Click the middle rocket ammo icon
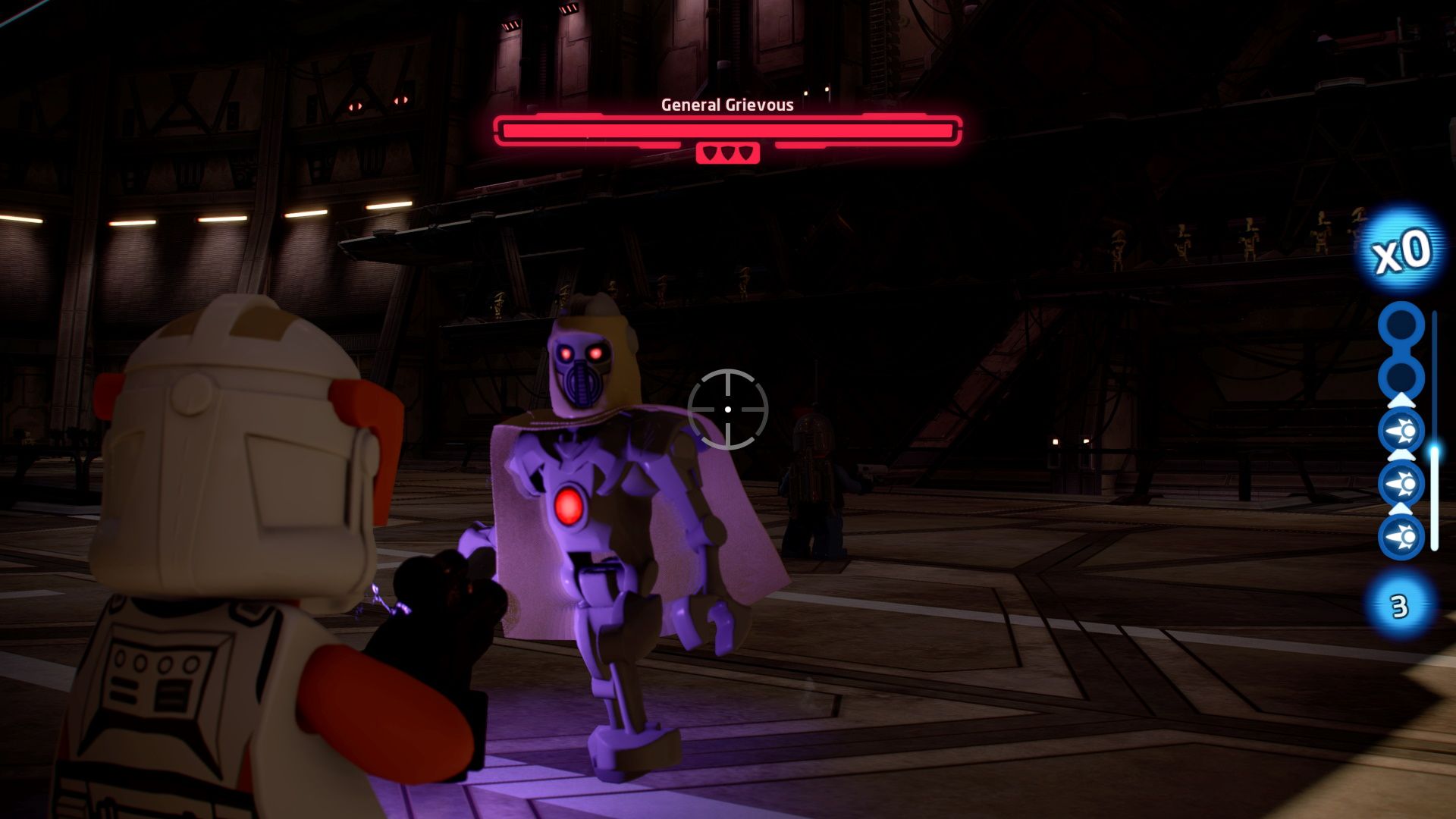 (x=1400, y=482)
